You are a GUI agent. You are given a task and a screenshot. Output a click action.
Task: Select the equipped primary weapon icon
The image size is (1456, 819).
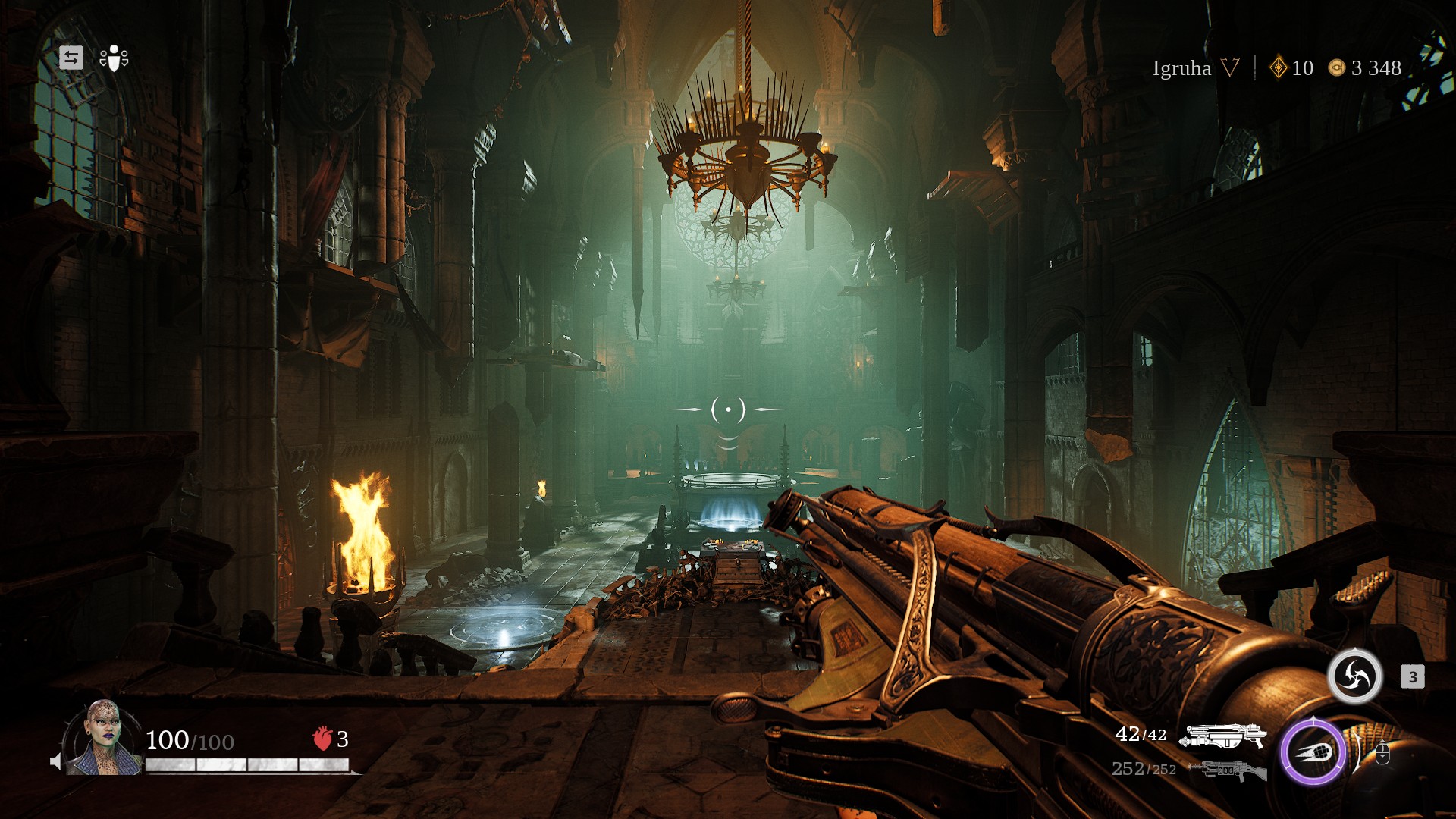[x=1226, y=735]
